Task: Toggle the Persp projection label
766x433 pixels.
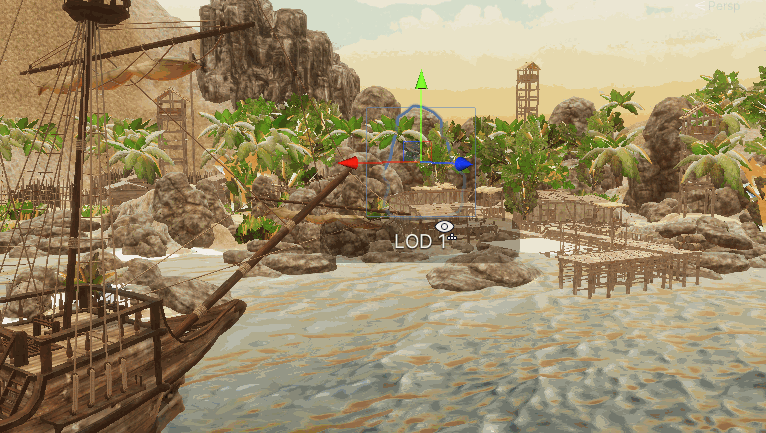Action: (x=729, y=7)
